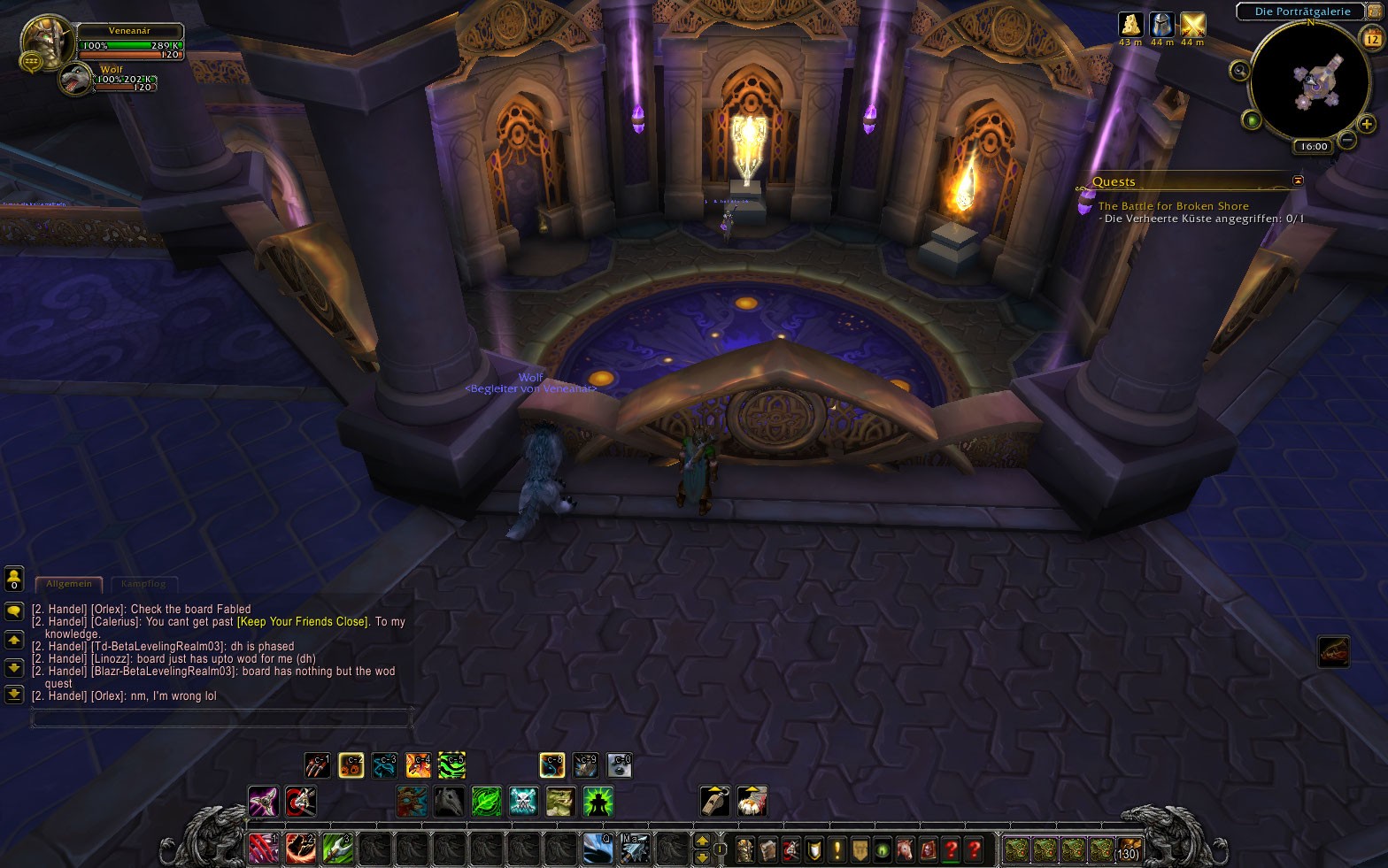Activate the green meditating figure ability
This screenshot has width=1388, height=868.
point(598,802)
